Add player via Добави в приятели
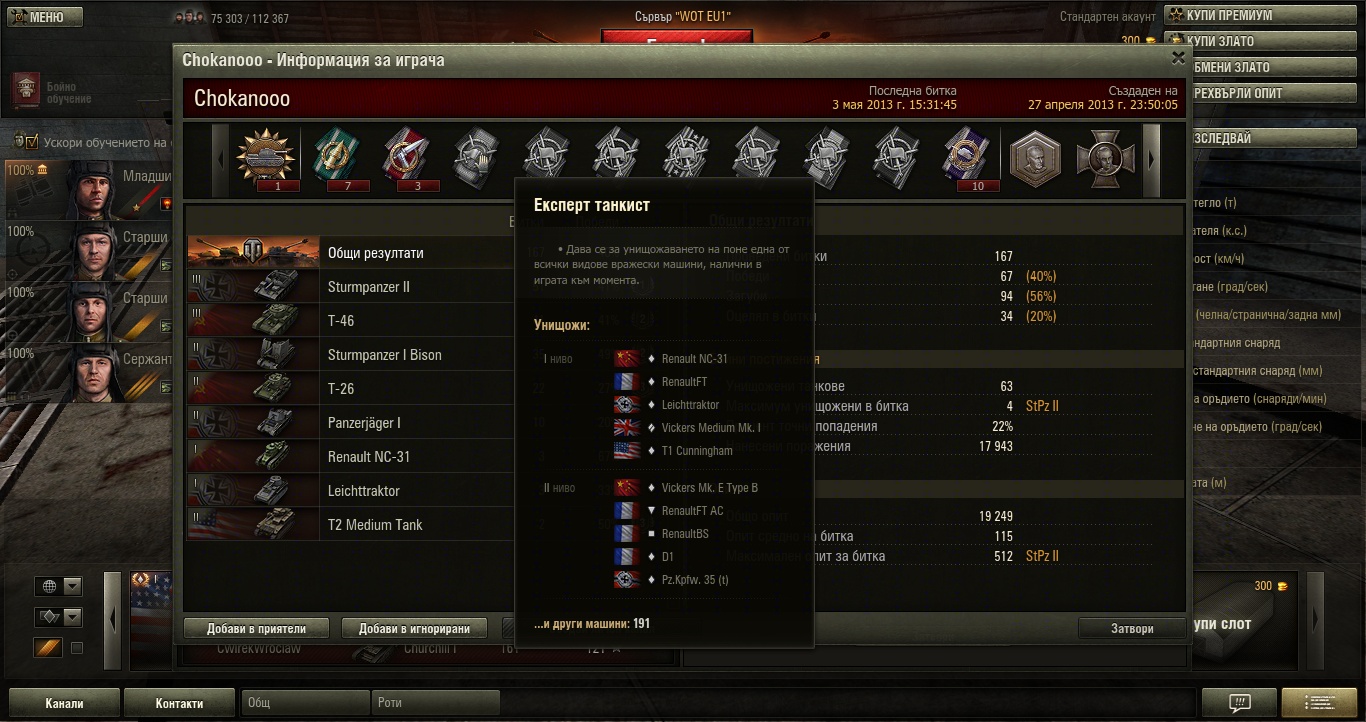 [x=256, y=629]
